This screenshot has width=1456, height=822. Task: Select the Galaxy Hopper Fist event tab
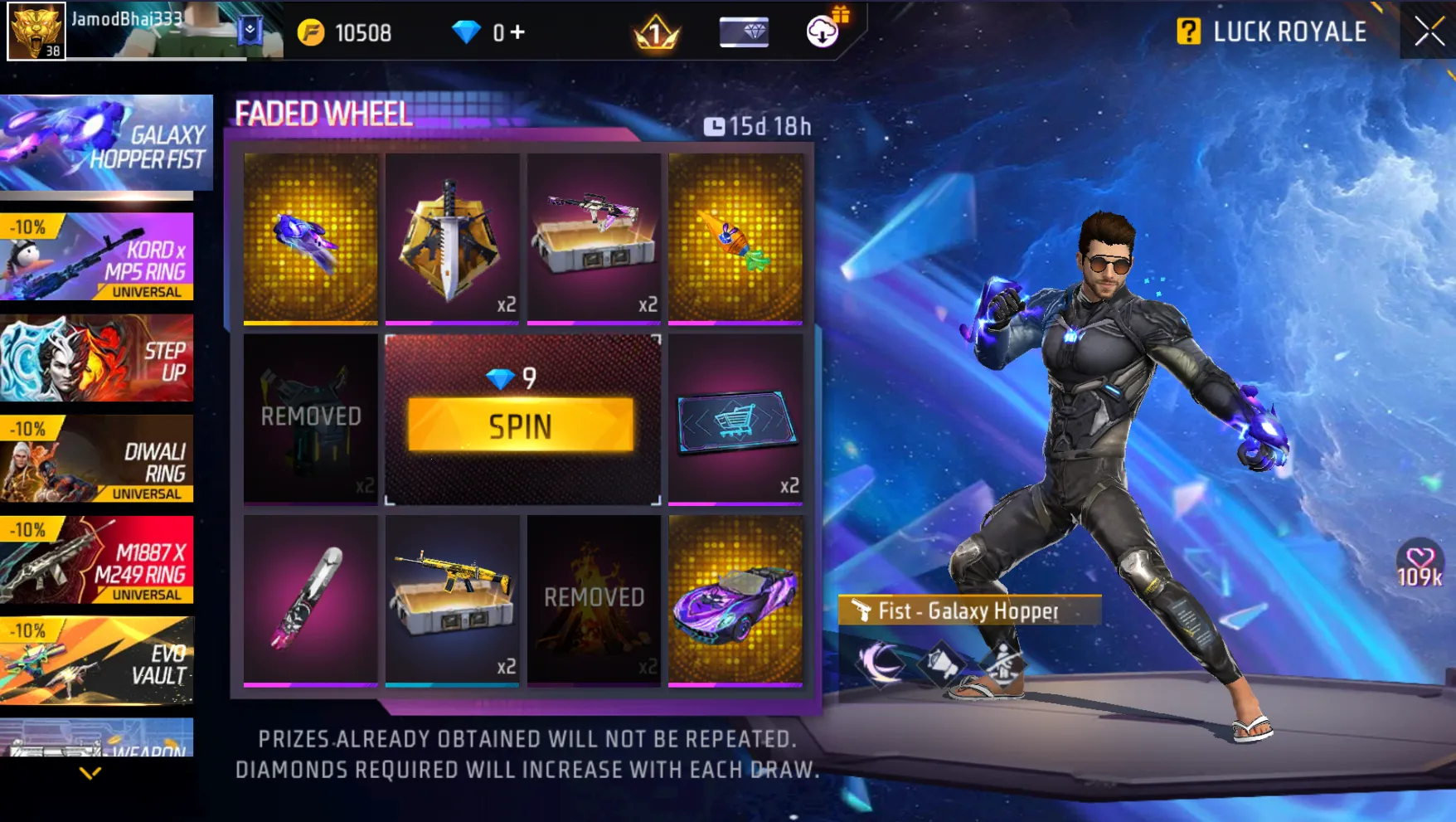(105, 143)
